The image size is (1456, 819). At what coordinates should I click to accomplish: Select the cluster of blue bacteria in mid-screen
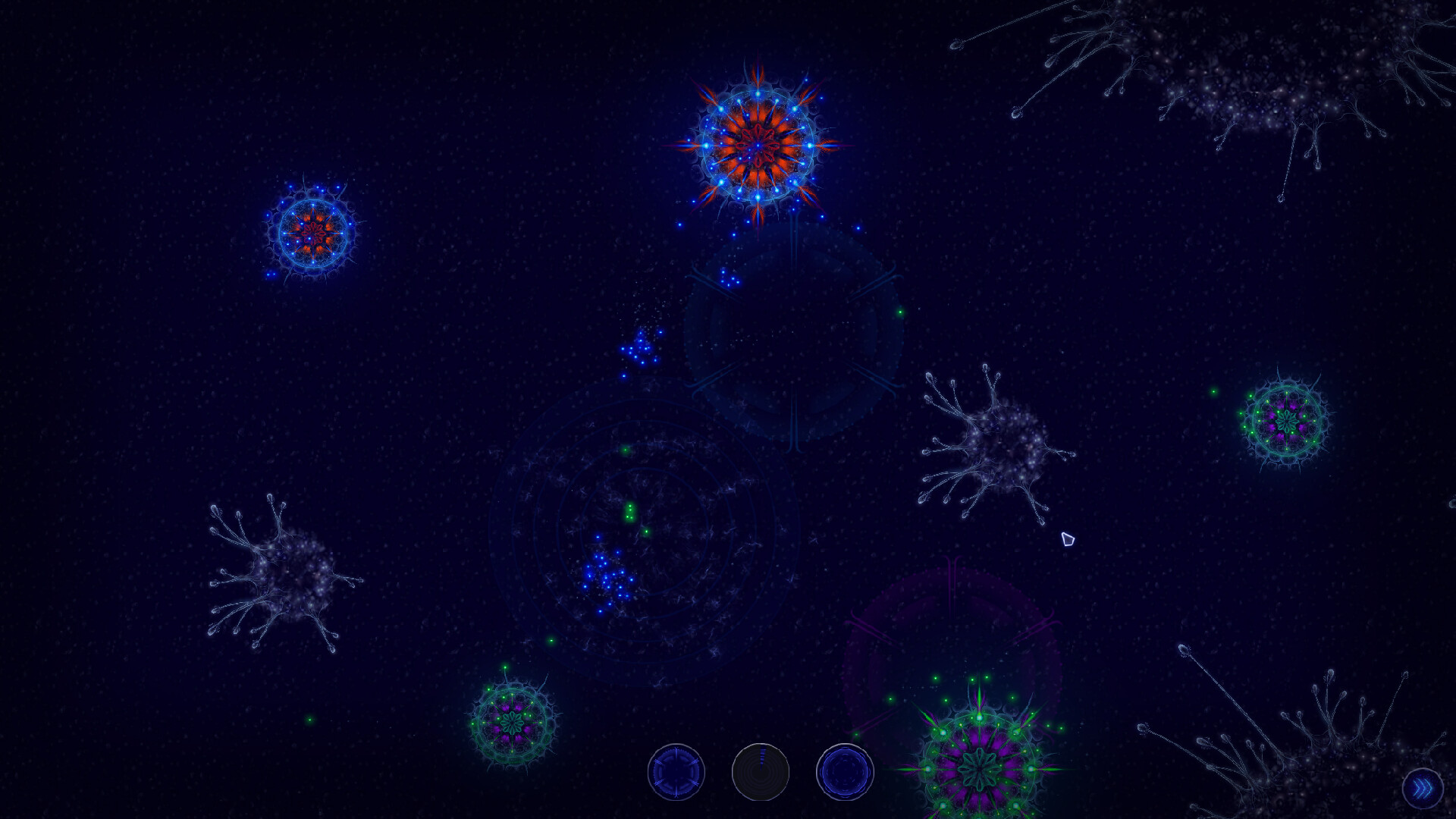(607, 576)
